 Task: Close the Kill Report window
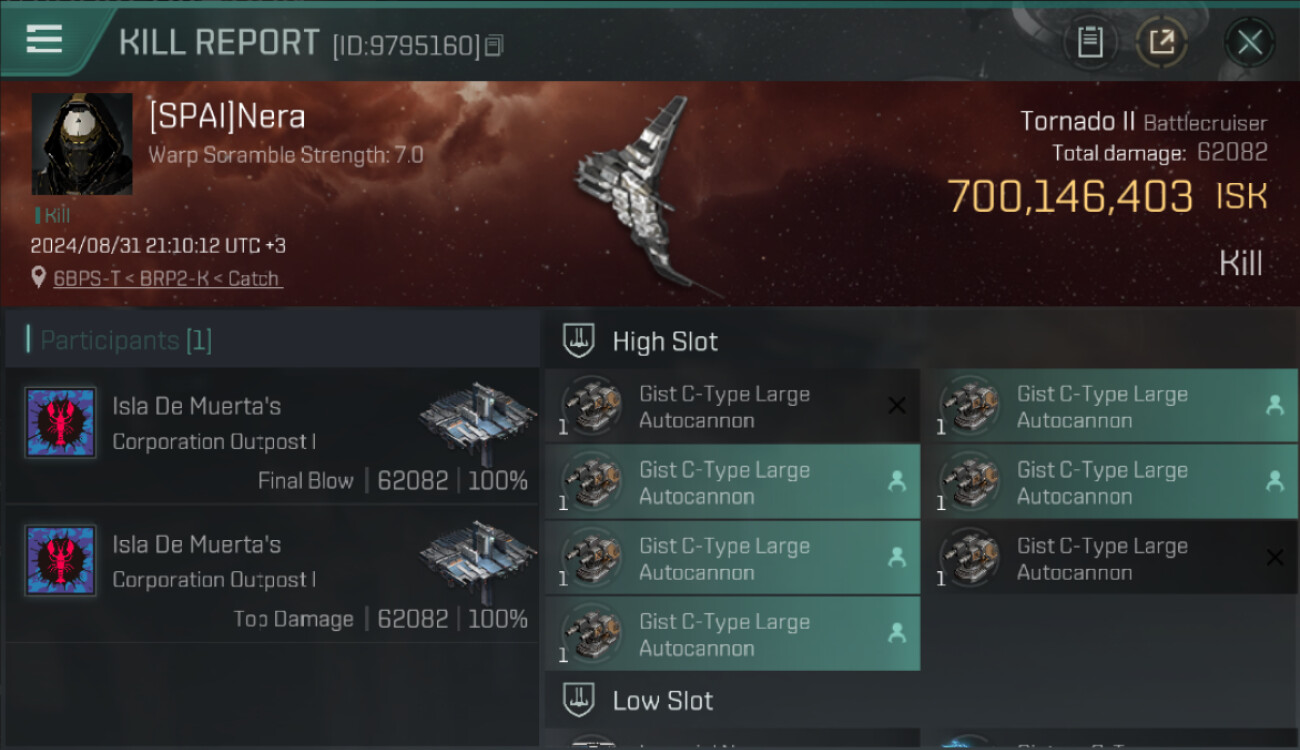point(1249,43)
